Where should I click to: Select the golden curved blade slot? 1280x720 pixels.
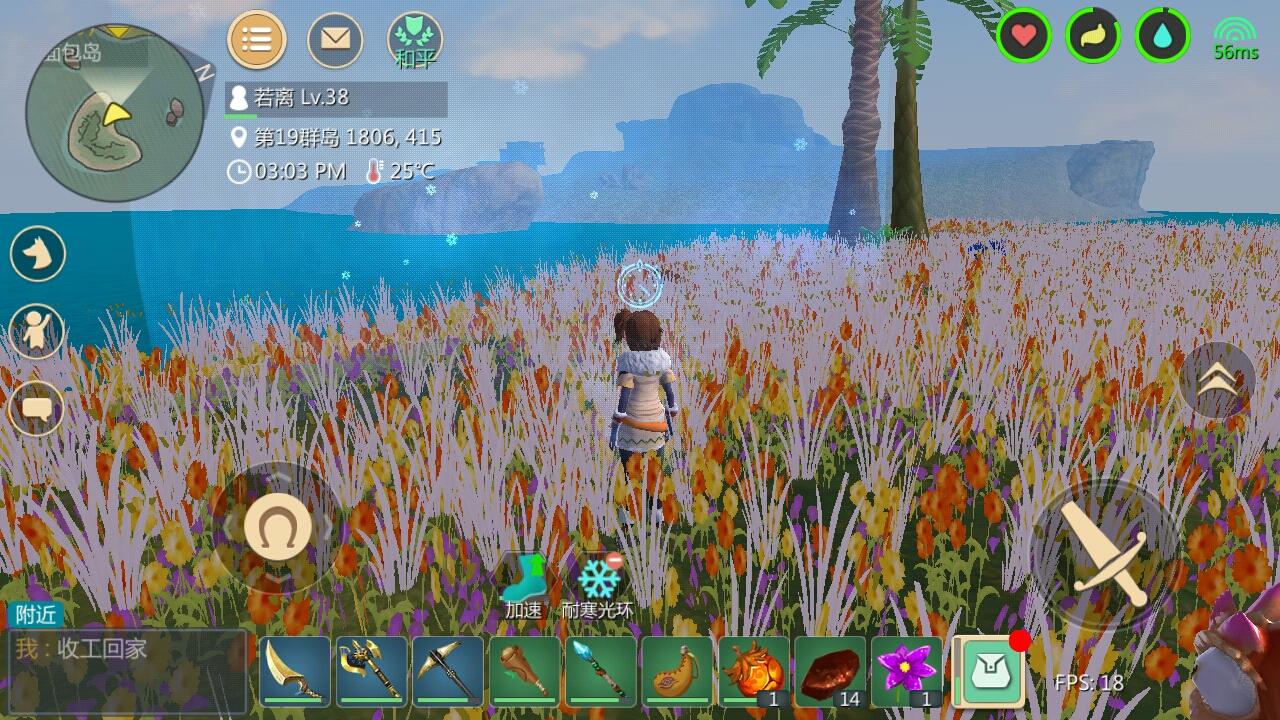pyautogui.click(x=295, y=671)
